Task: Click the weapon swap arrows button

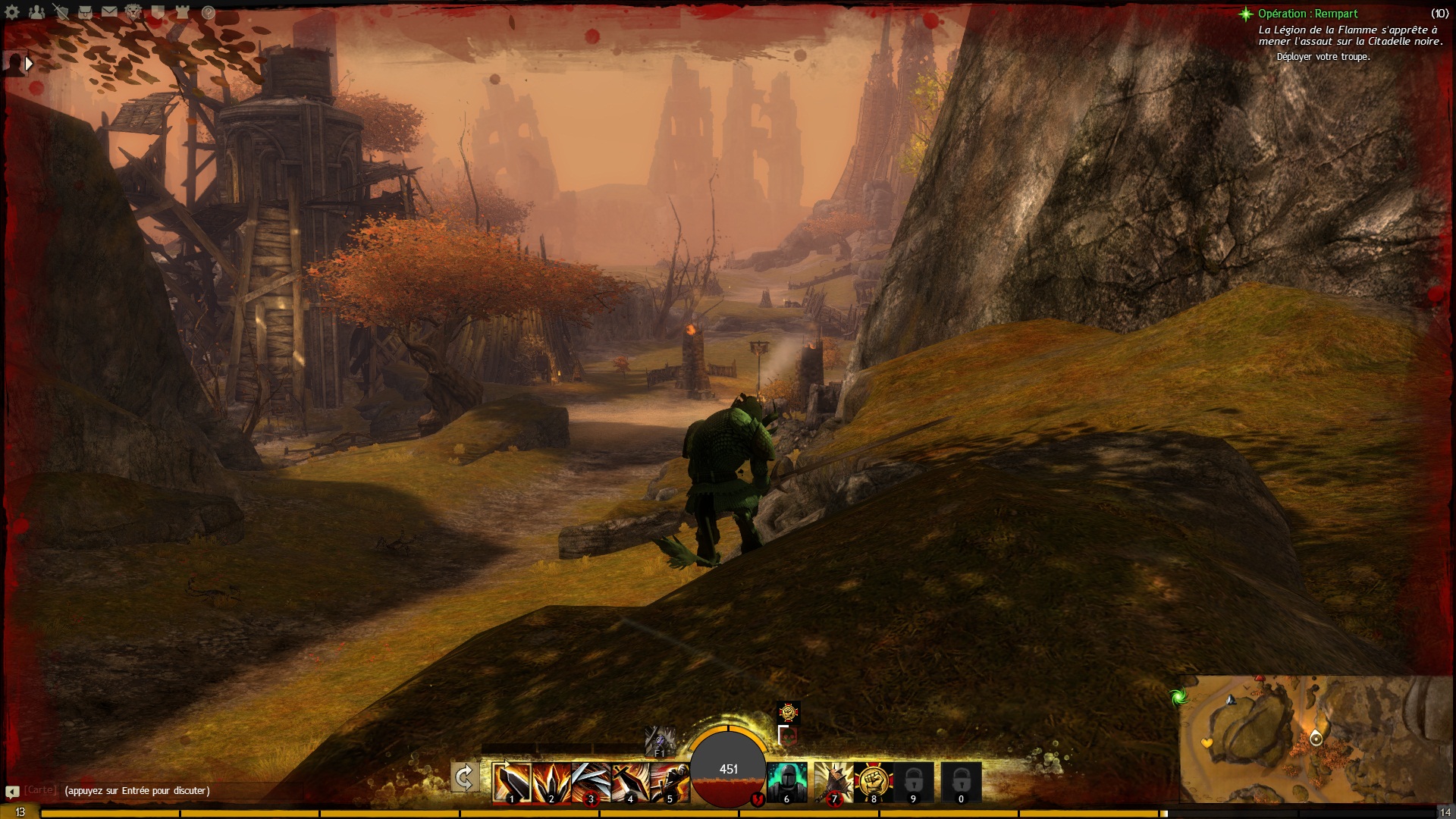Action: click(x=464, y=778)
